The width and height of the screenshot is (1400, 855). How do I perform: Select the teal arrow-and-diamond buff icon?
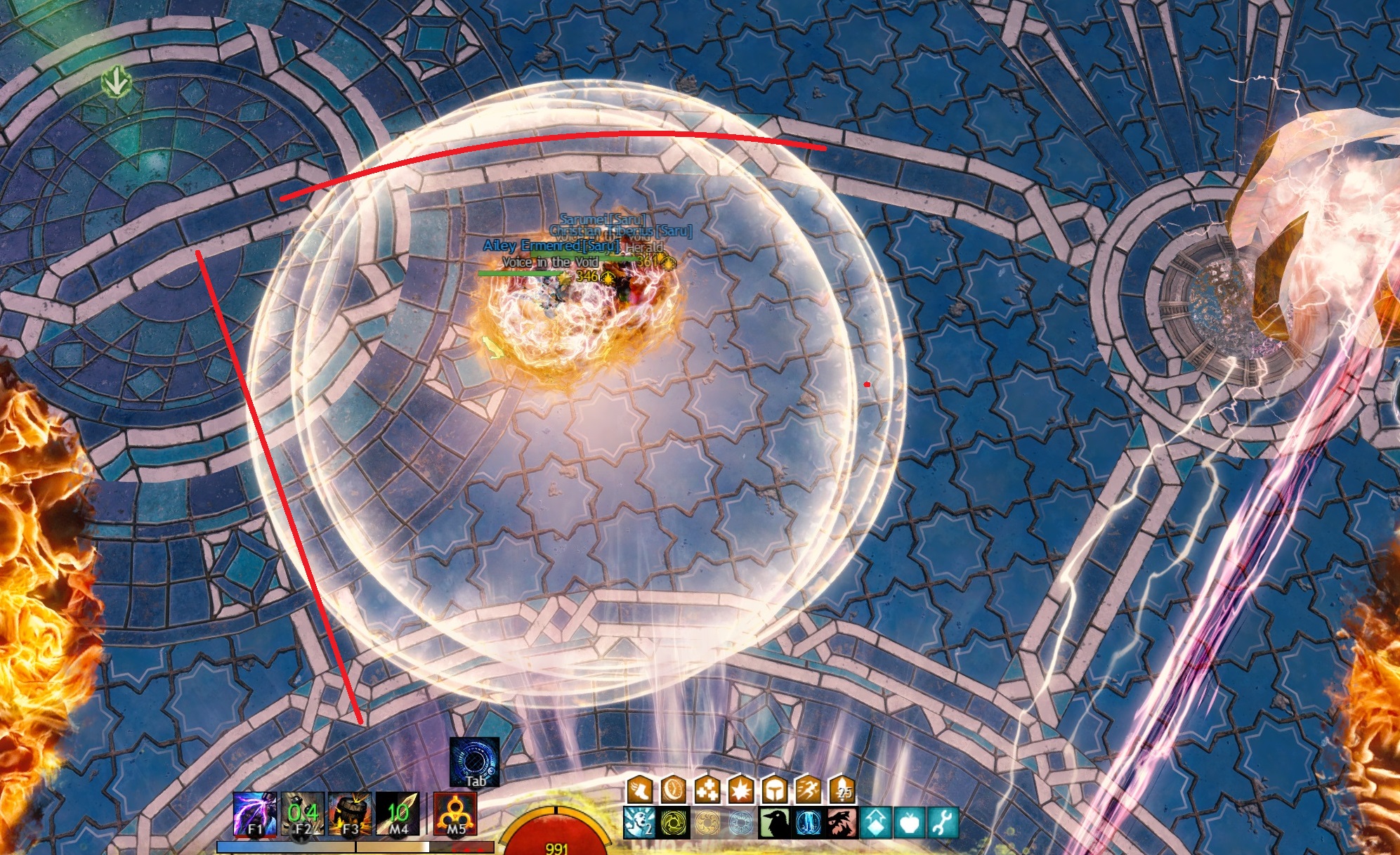pyautogui.click(x=876, y=823)
